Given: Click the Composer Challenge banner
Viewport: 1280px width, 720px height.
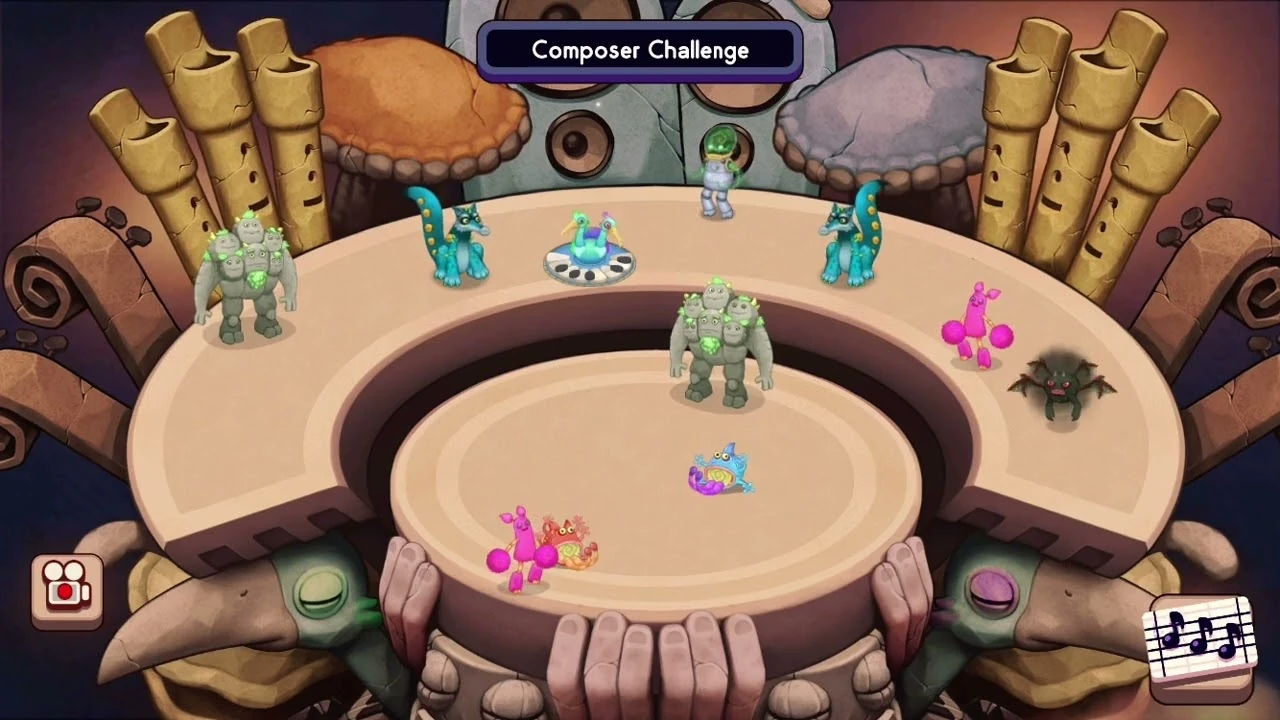Looking at the screenshot, I should click(x=640, y=50).
